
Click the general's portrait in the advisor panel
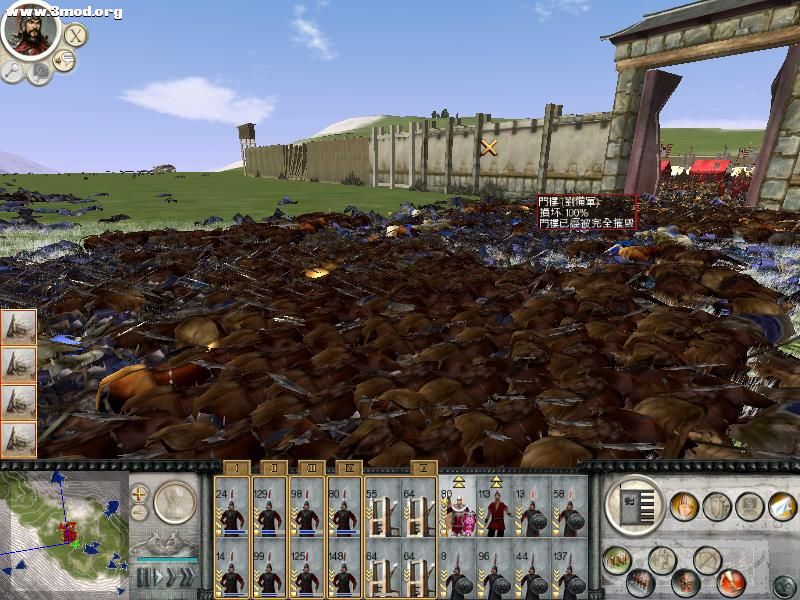(x=29, y=31)
